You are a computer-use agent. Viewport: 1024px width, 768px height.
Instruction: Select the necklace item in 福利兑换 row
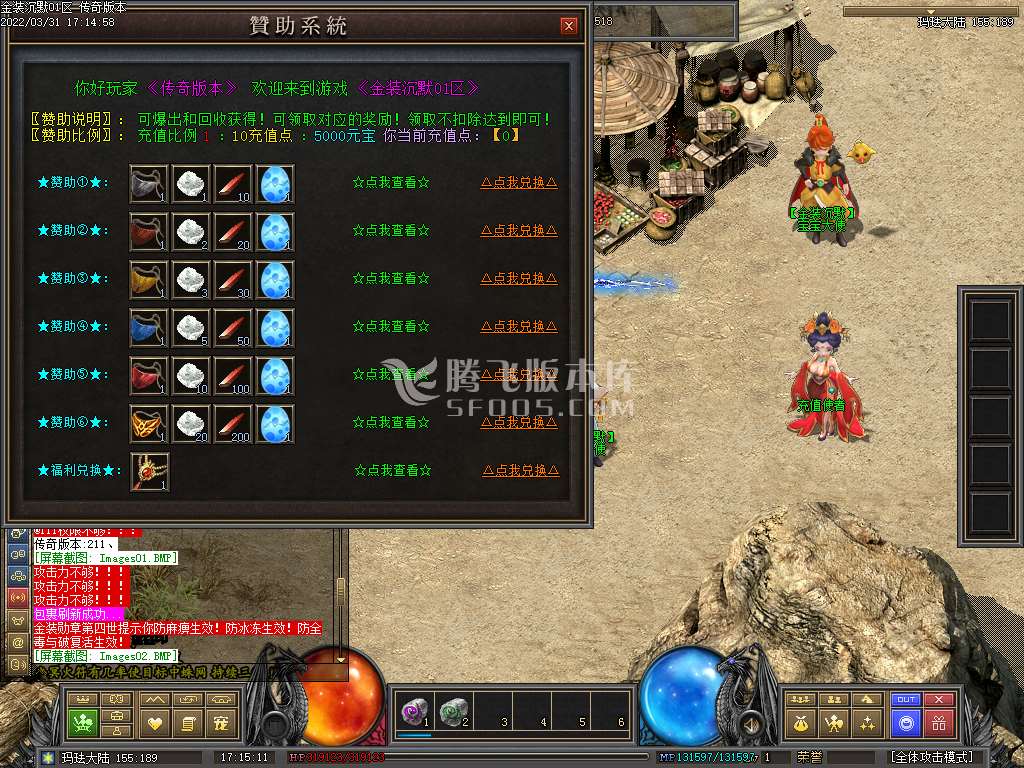point(150,471)
